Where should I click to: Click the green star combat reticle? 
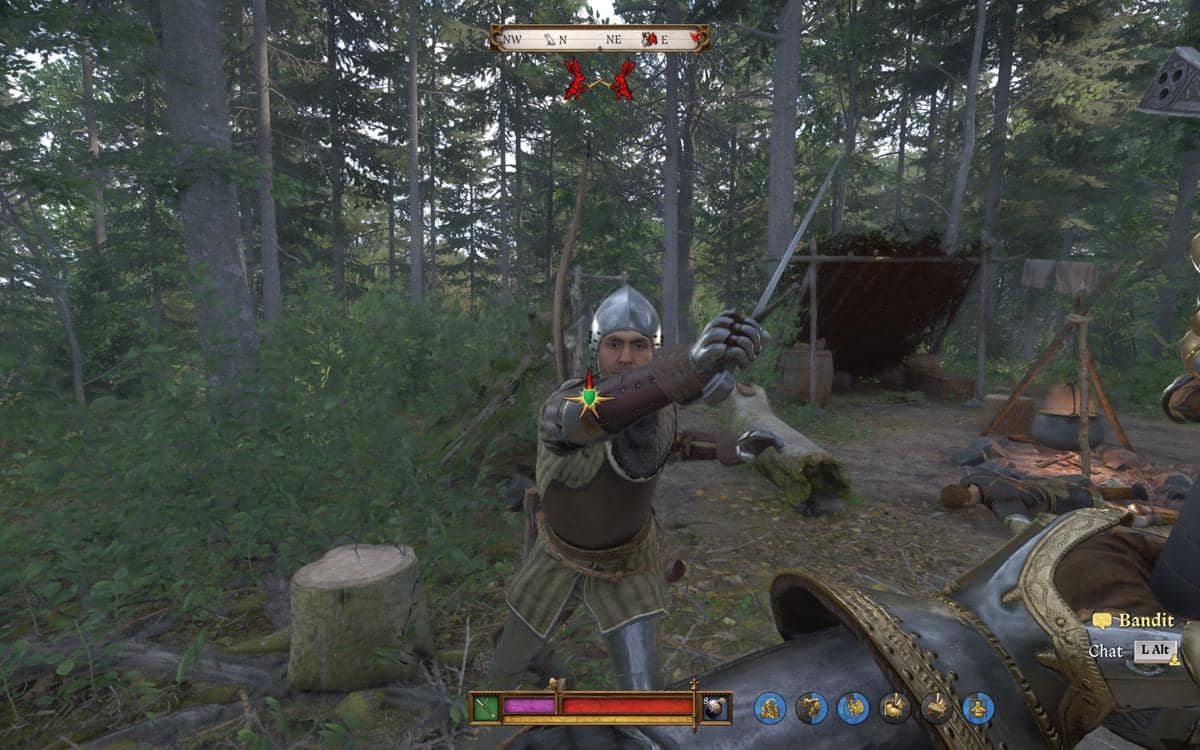click(590, 399)
